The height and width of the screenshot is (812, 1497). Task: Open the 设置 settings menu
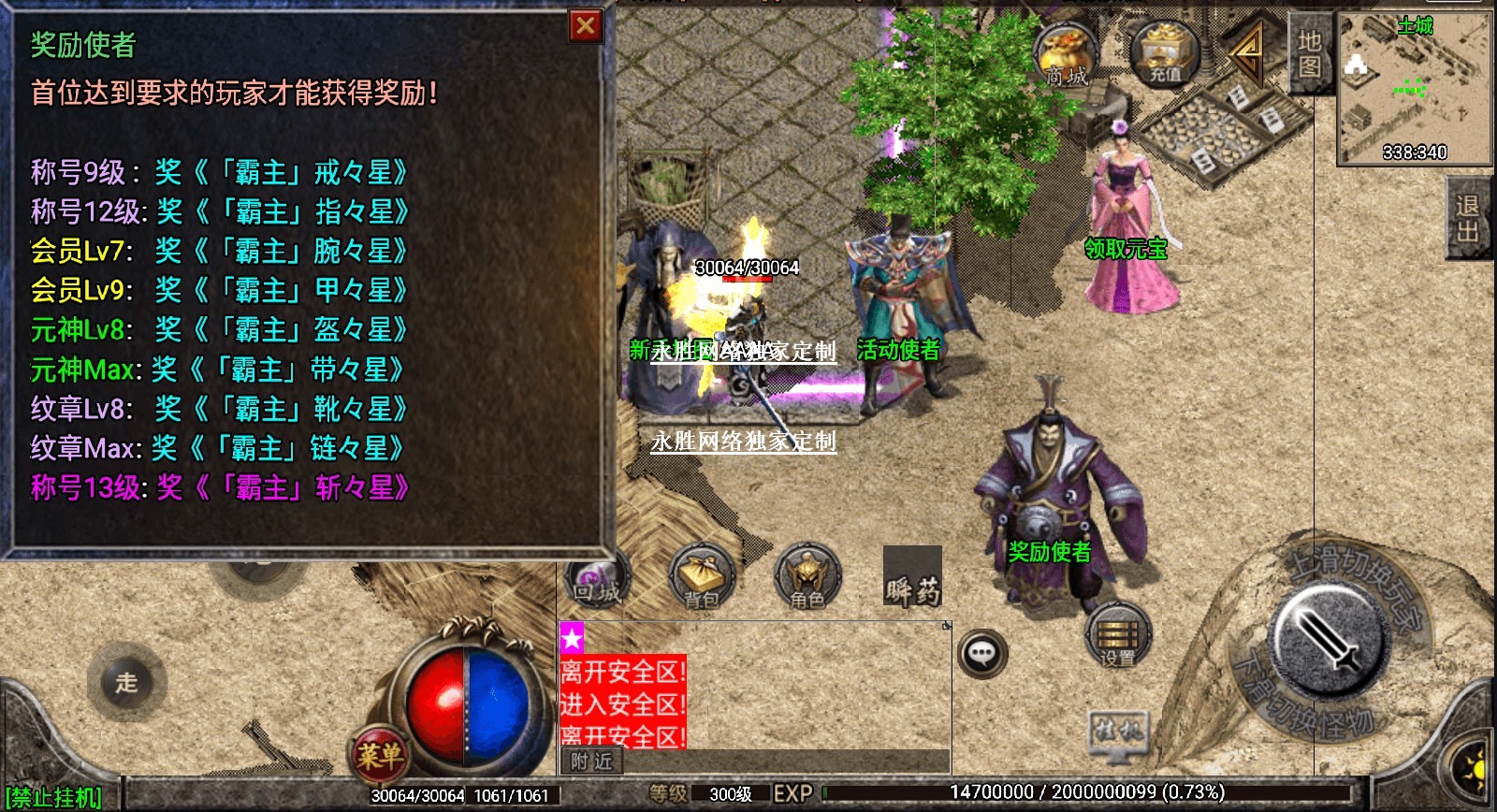tap(1117, 636)
